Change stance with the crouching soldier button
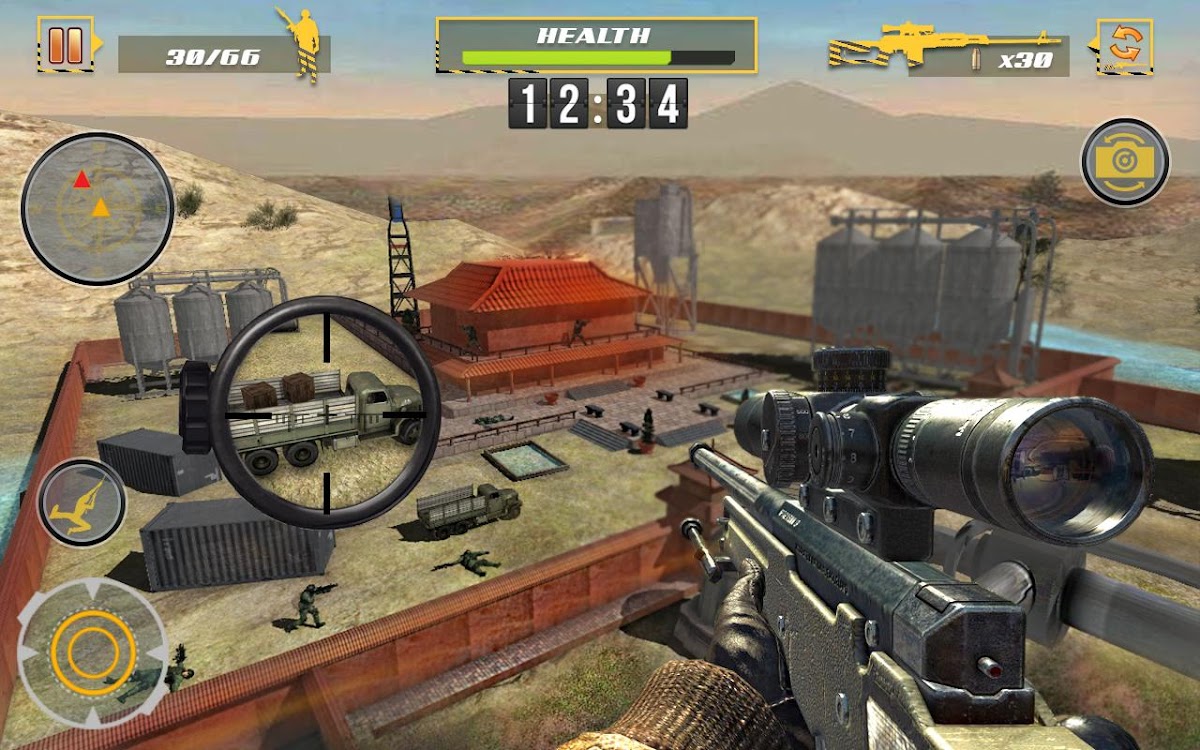 coord(82,502)
